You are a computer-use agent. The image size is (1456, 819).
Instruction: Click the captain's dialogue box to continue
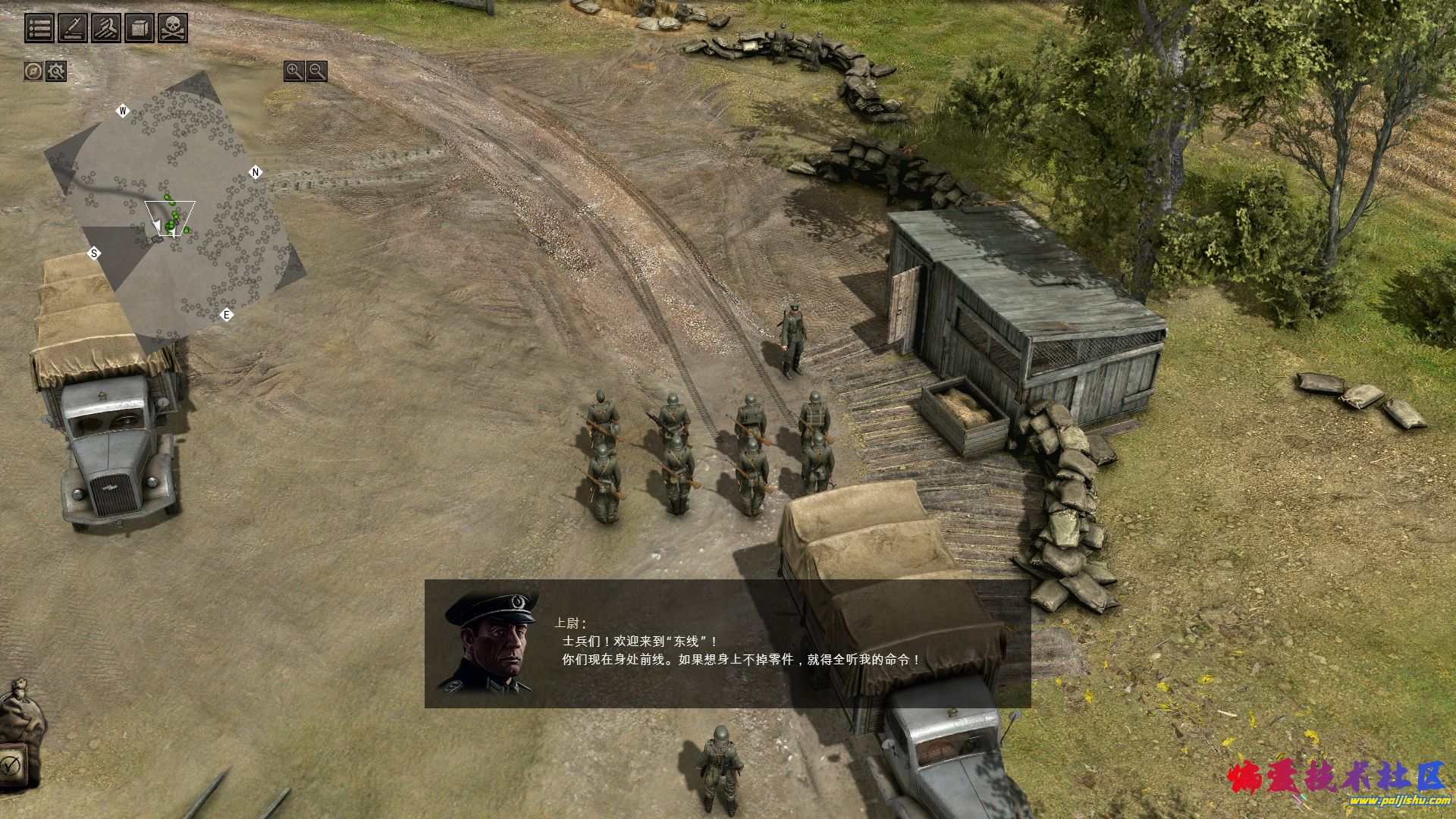pyautogui.click(x=726, y=644)
